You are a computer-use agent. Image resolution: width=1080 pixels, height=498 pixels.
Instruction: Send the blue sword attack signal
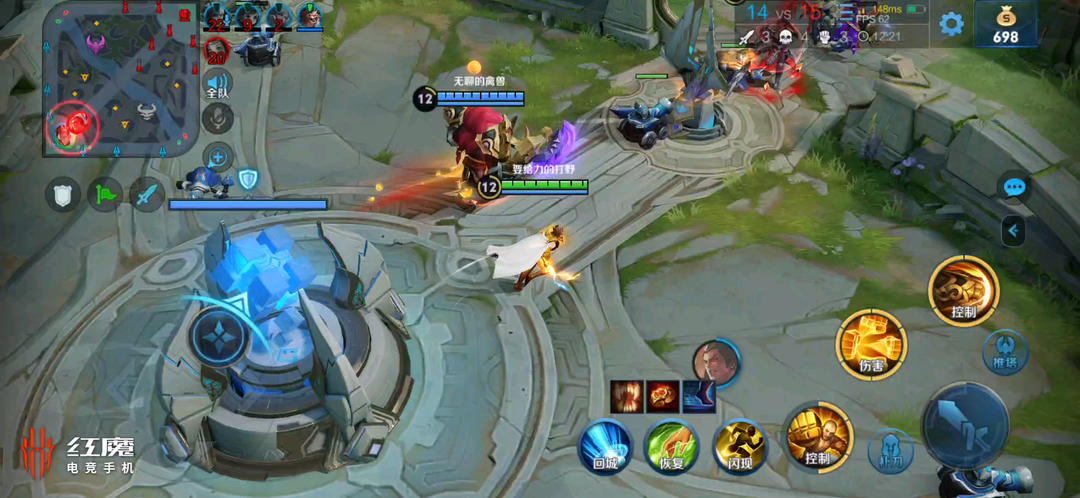coord(147,193)
